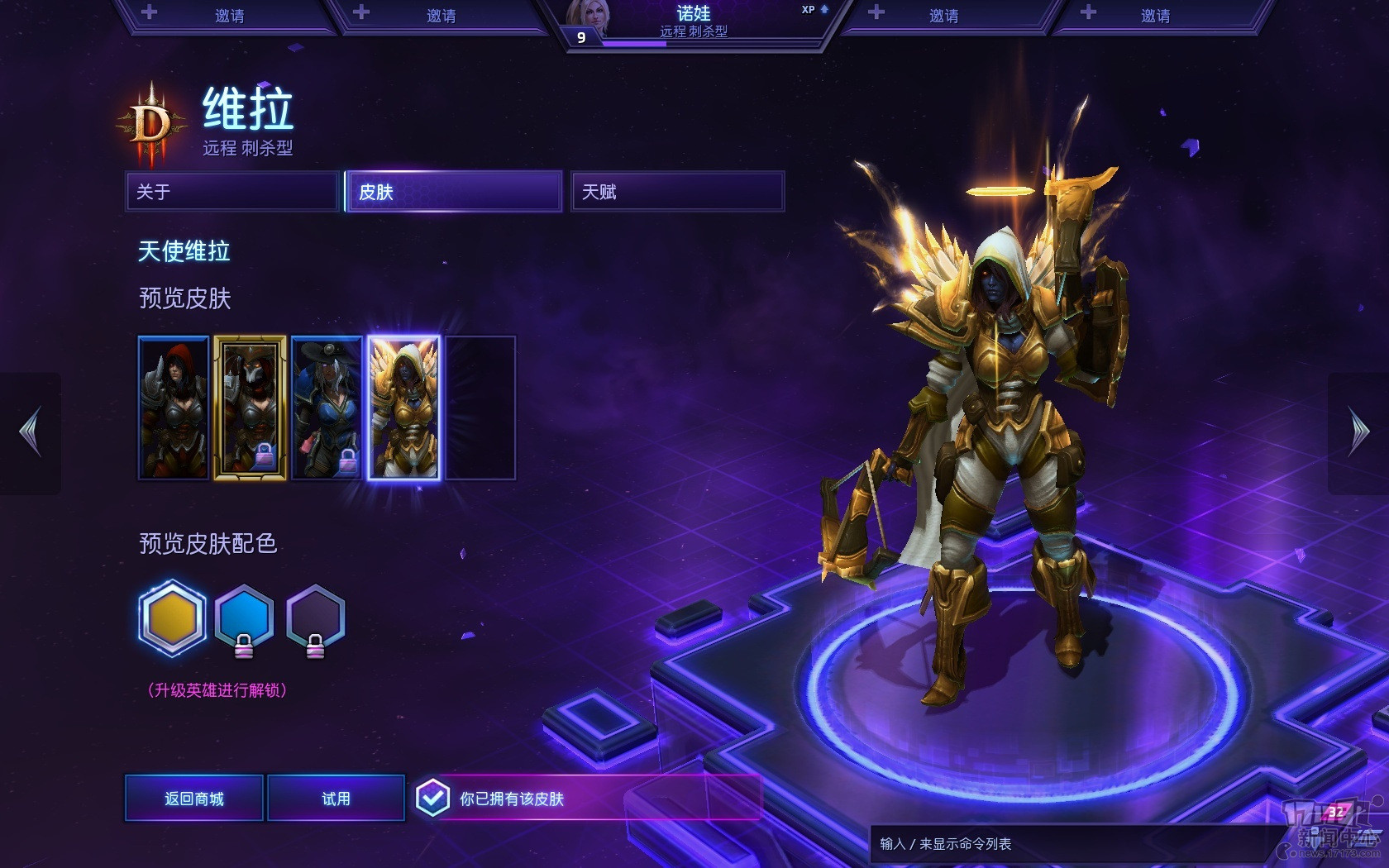1389x868 pixels.
Task: Switch to the 关于 tab
Action: [x=232, y=192]
